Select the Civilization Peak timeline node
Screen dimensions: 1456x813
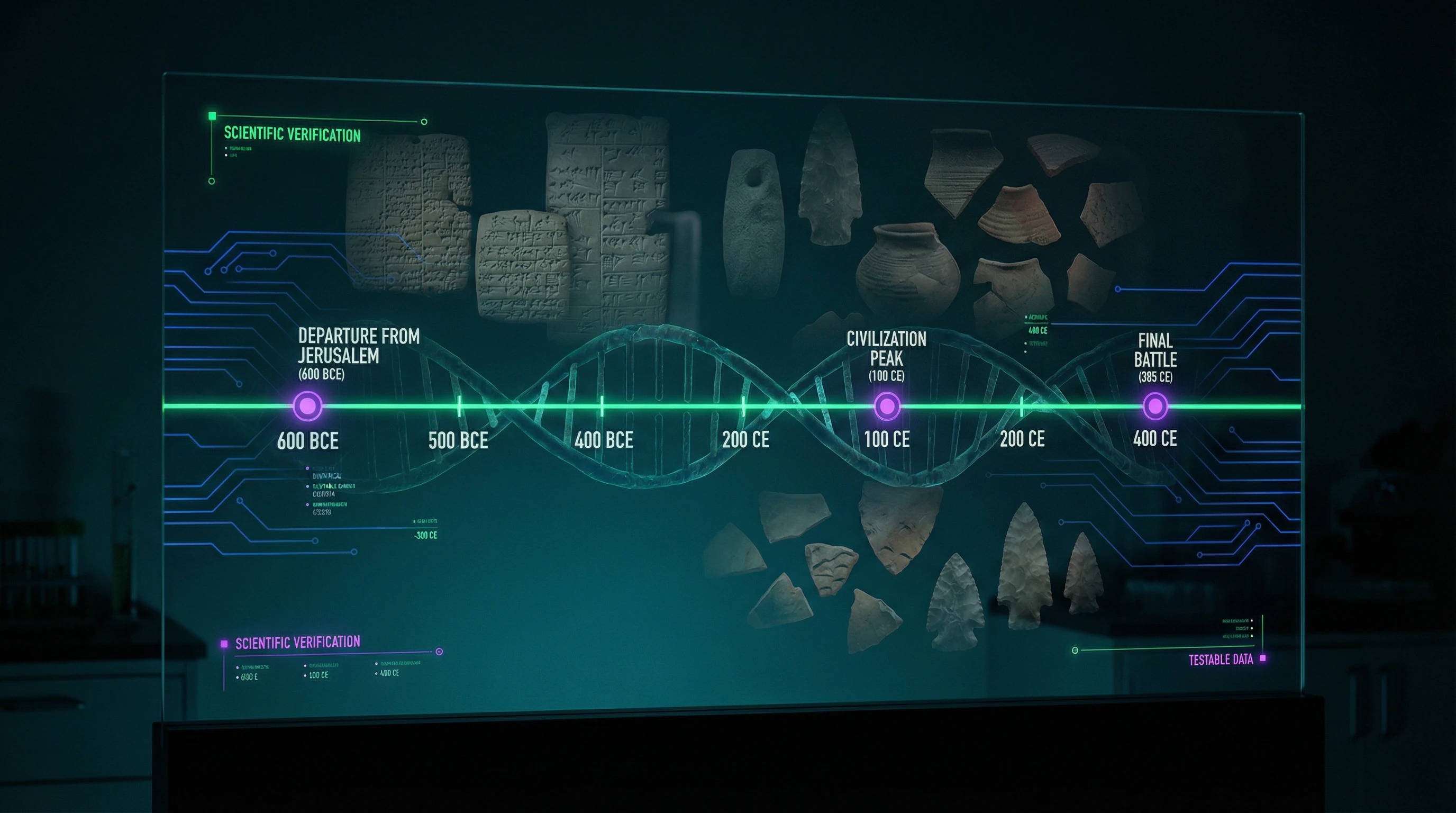886,406
